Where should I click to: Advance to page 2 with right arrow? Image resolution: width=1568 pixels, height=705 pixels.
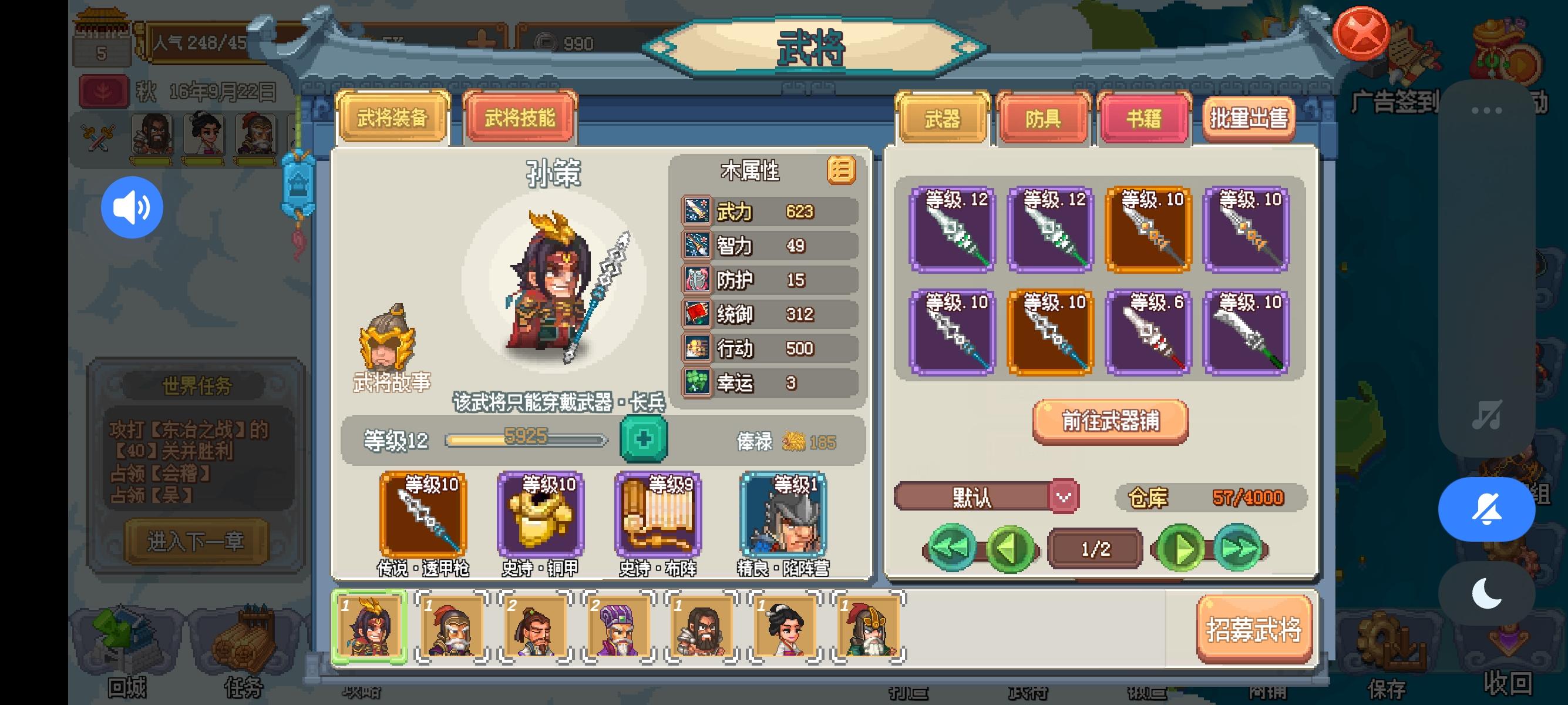click(1179, 547)
